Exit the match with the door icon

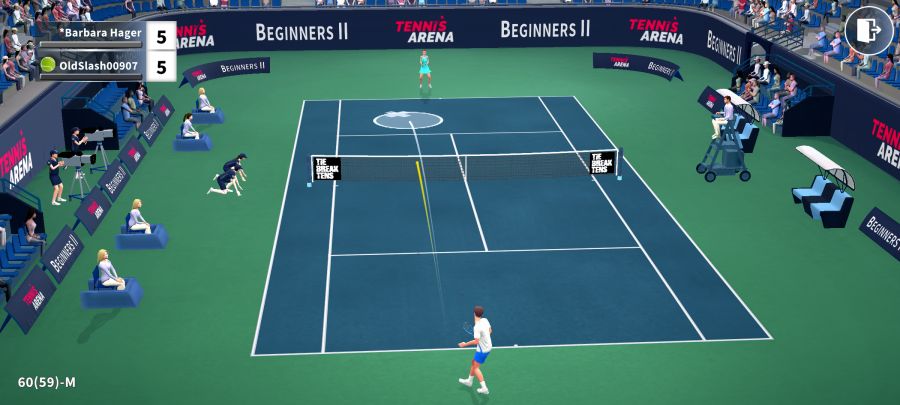868,31
